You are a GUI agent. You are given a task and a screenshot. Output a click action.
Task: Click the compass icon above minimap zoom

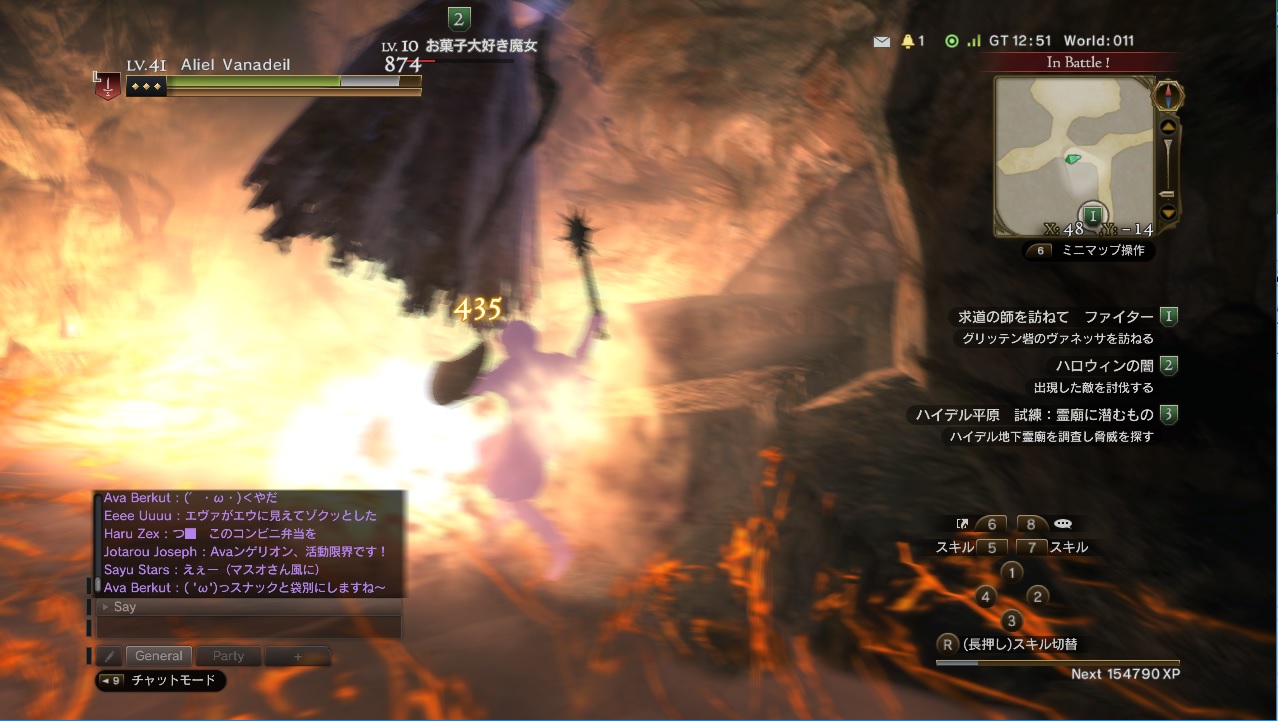(x=1168, y=97)
